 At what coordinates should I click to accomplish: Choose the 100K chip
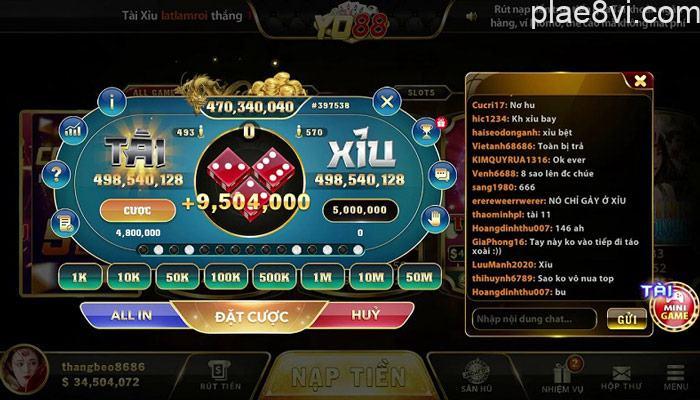[226, 276]
